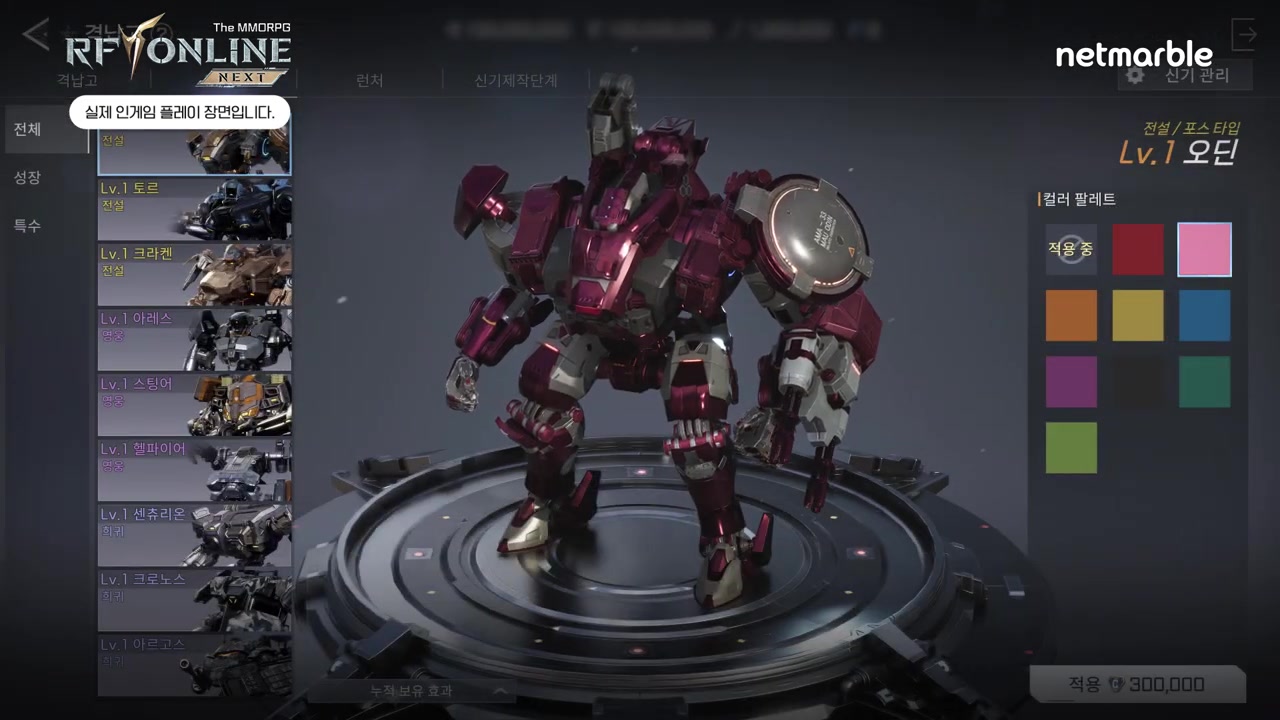Screen dimensions: 1280x720
Task: Choose the Lv.1 아레스 mech entry
Action: [195, 339]
